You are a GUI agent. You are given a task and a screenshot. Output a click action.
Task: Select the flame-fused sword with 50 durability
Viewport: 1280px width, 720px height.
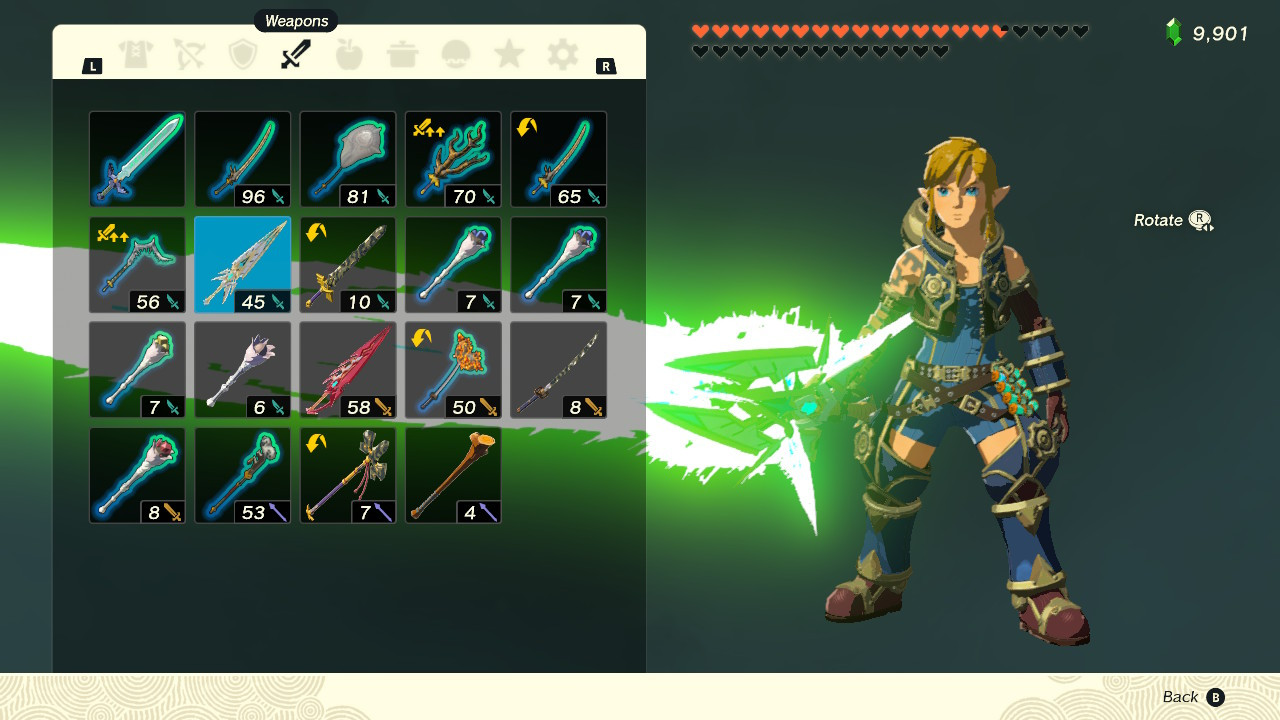tap(452, 370)
